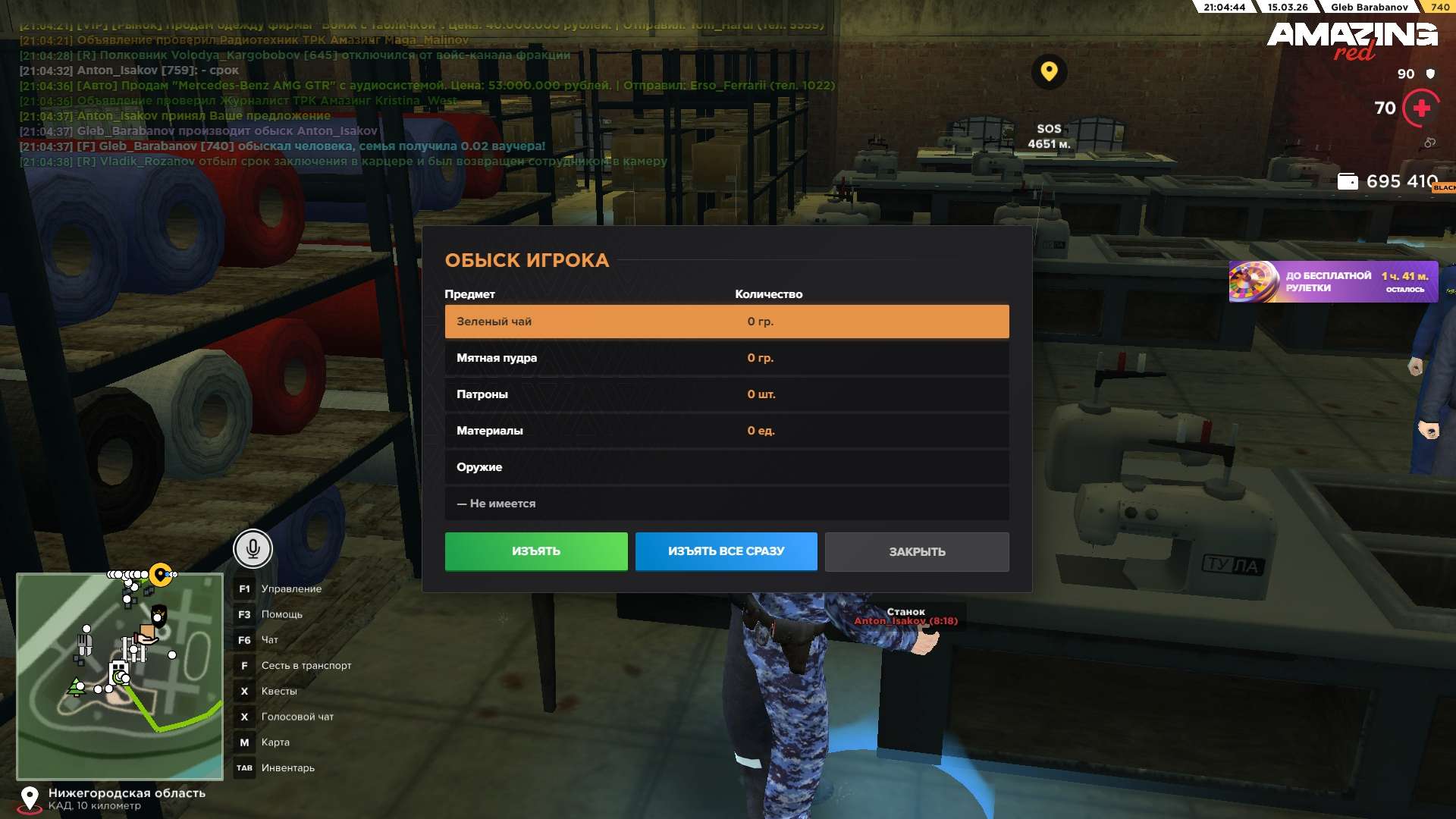Screen dimensions: 1456x819
Task: Select the Оружие section row
Action: pyautogui.click(x=726, y=467)
